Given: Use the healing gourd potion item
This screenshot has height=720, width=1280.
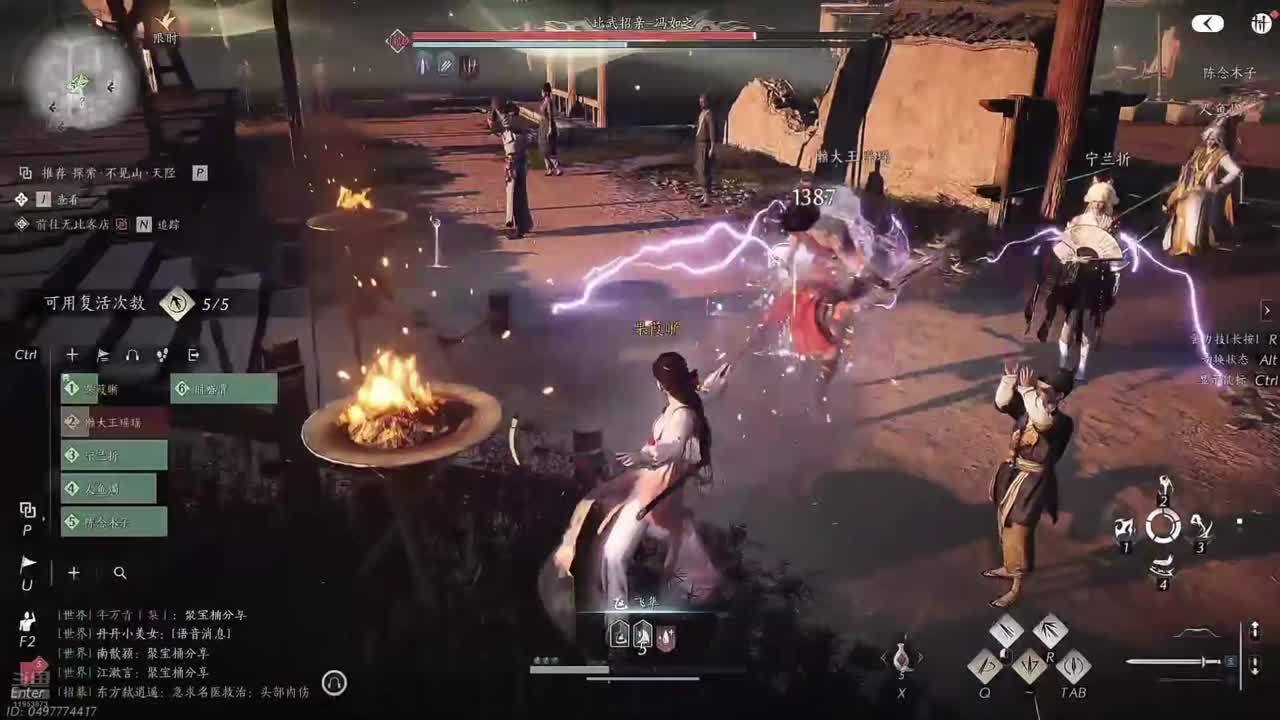Looking at the screenshot, I should 901,658.
